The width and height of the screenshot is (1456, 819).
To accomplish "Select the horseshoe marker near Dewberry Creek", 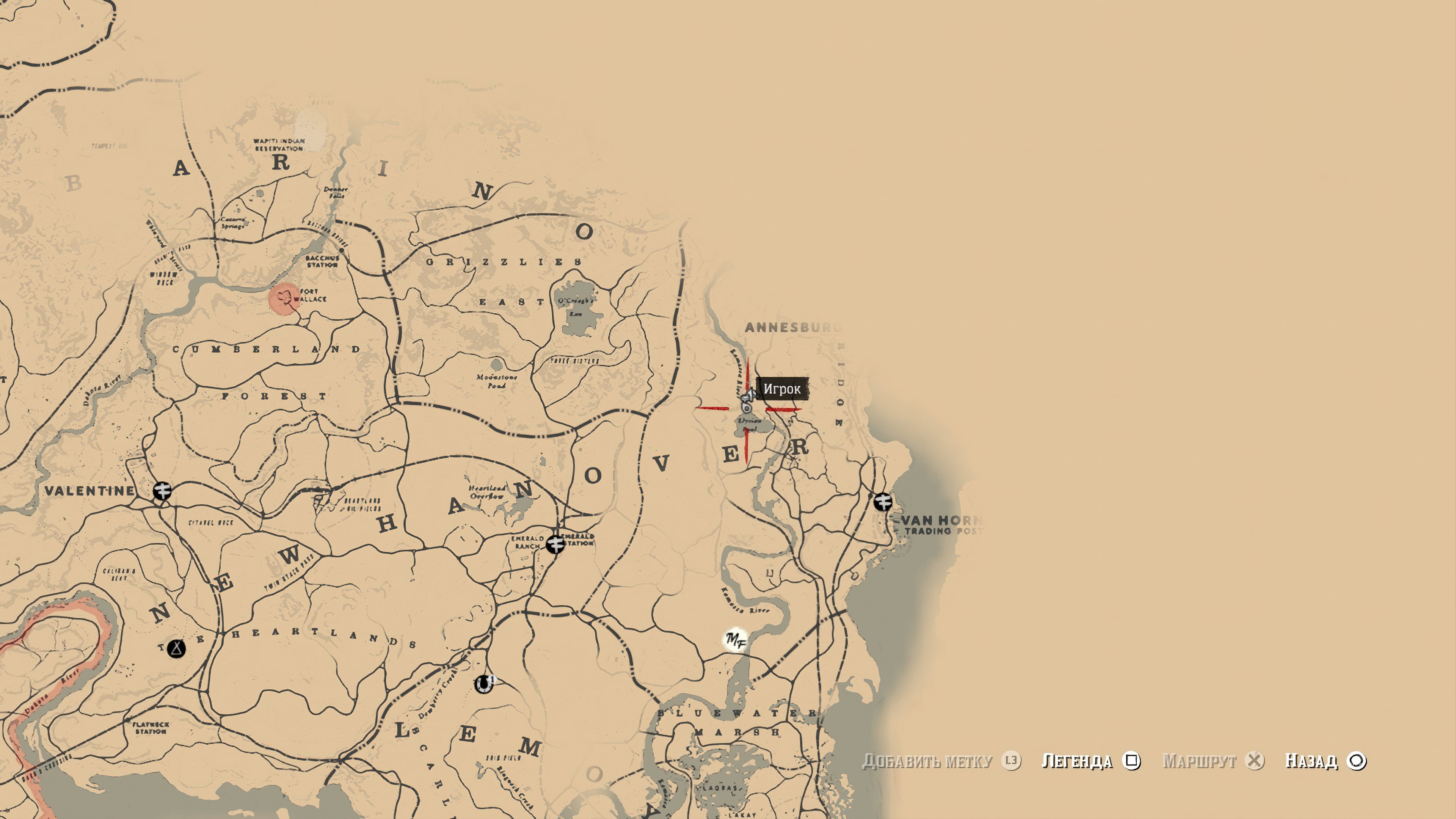I will 484,684.
